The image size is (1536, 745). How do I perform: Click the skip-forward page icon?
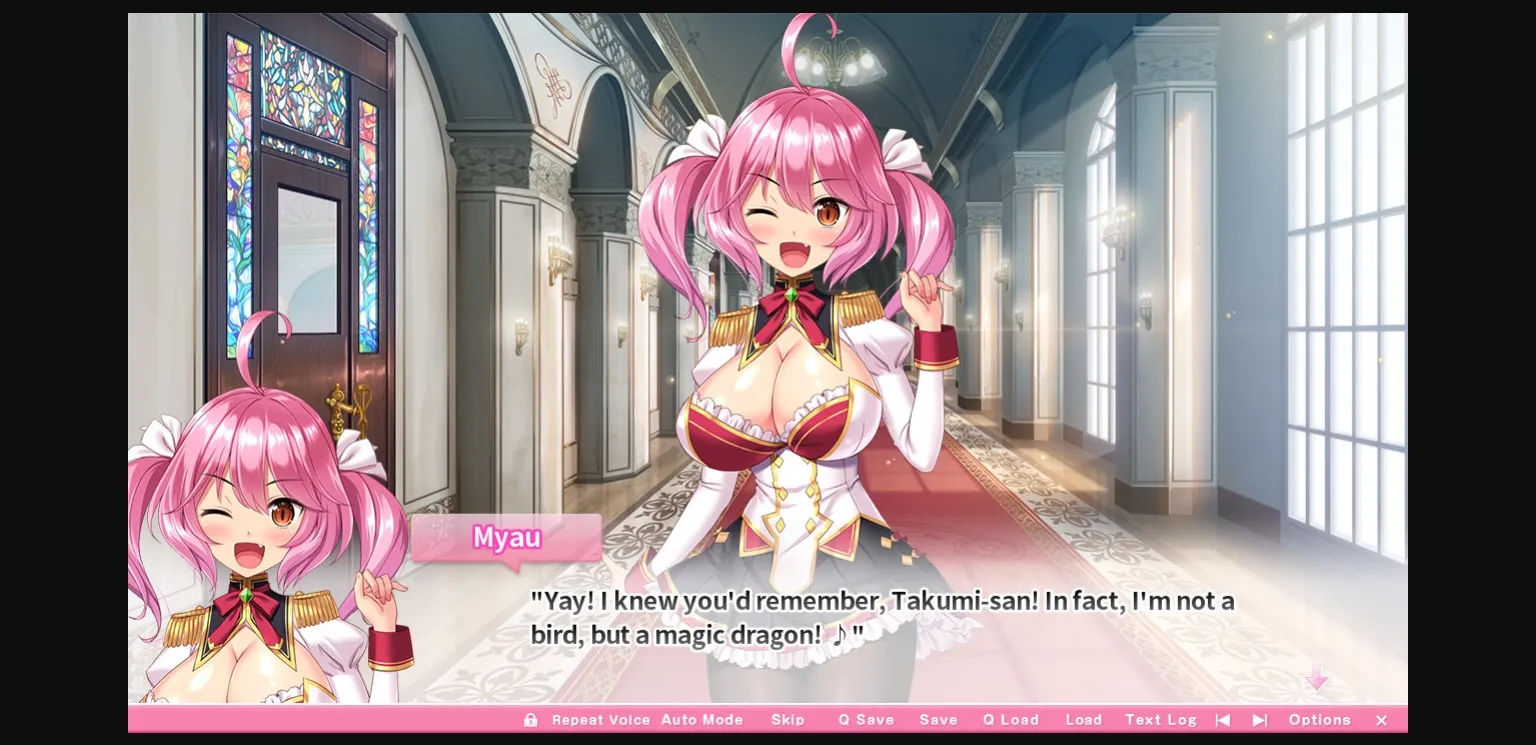click(1259, 720)
